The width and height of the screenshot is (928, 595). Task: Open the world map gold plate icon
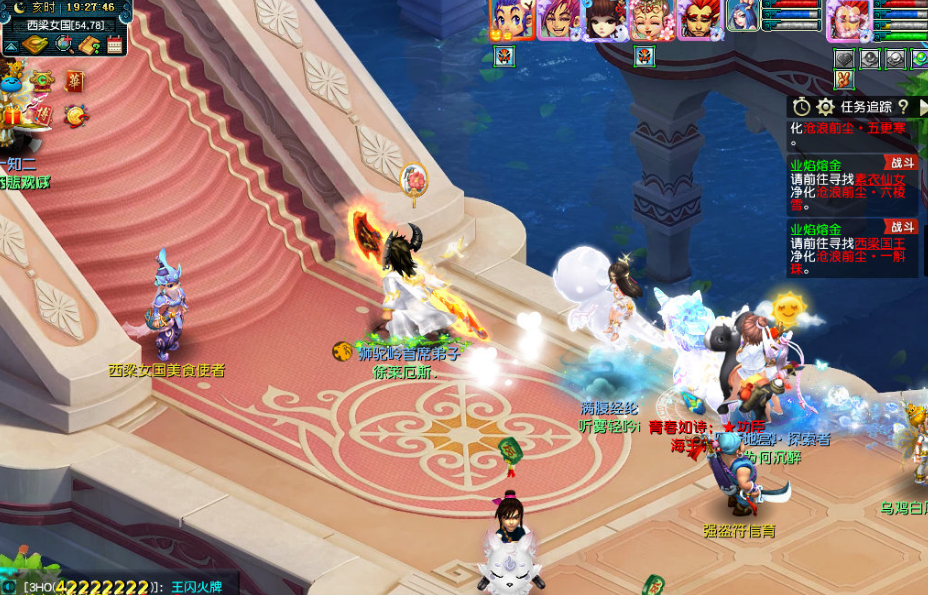(35, 44)
